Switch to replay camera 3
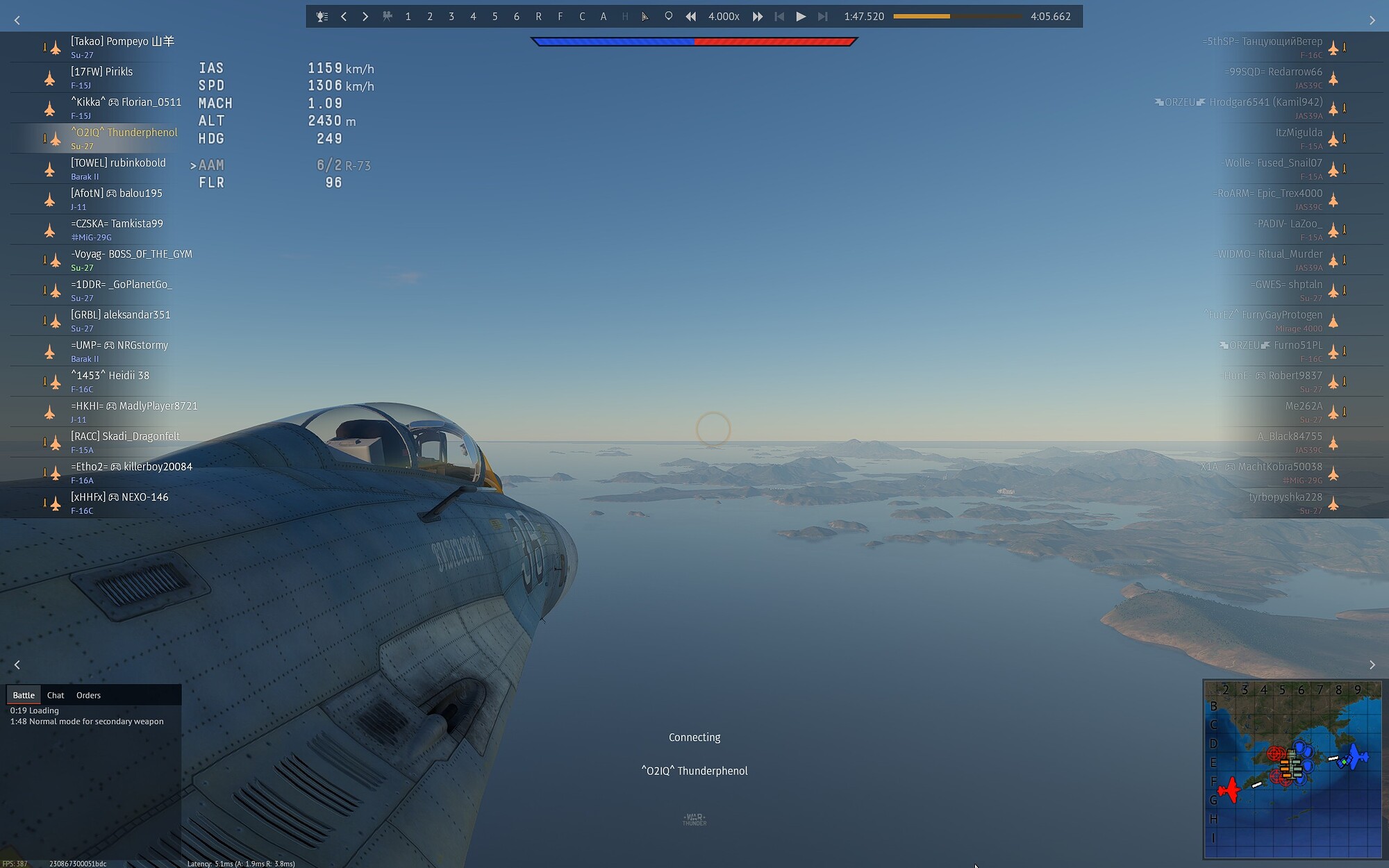 [x=451, y=16]
